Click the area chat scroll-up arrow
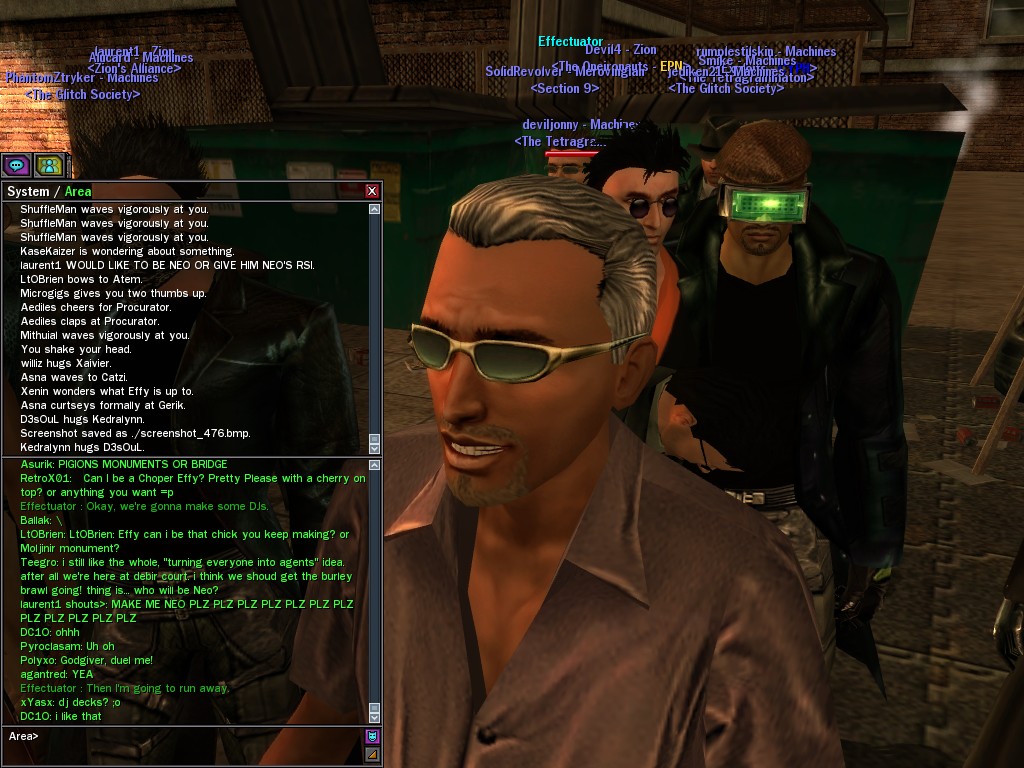Screen dimensions: 1024x768 click(x=375, y=465)
